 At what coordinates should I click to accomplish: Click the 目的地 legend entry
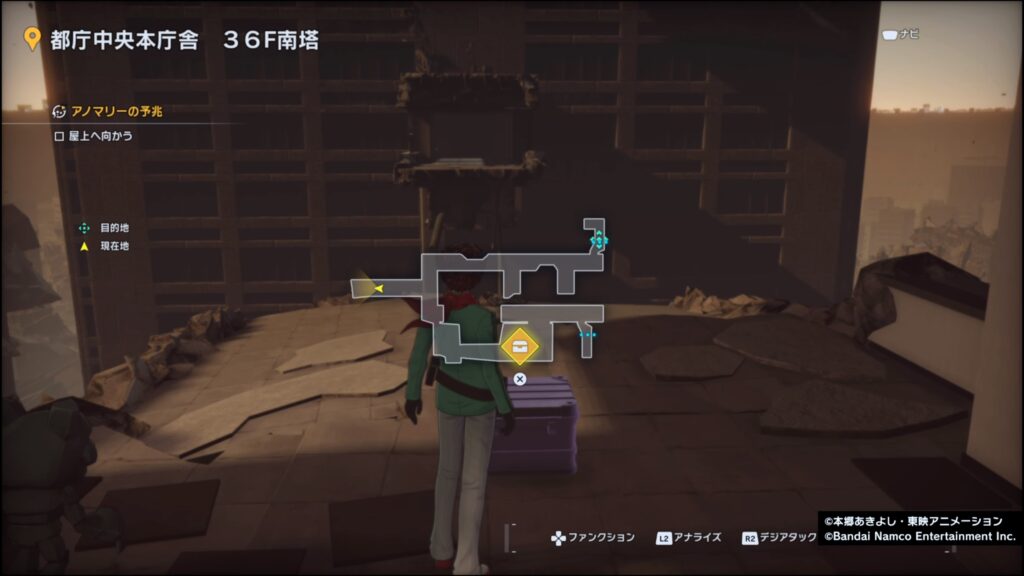[113, 228]
